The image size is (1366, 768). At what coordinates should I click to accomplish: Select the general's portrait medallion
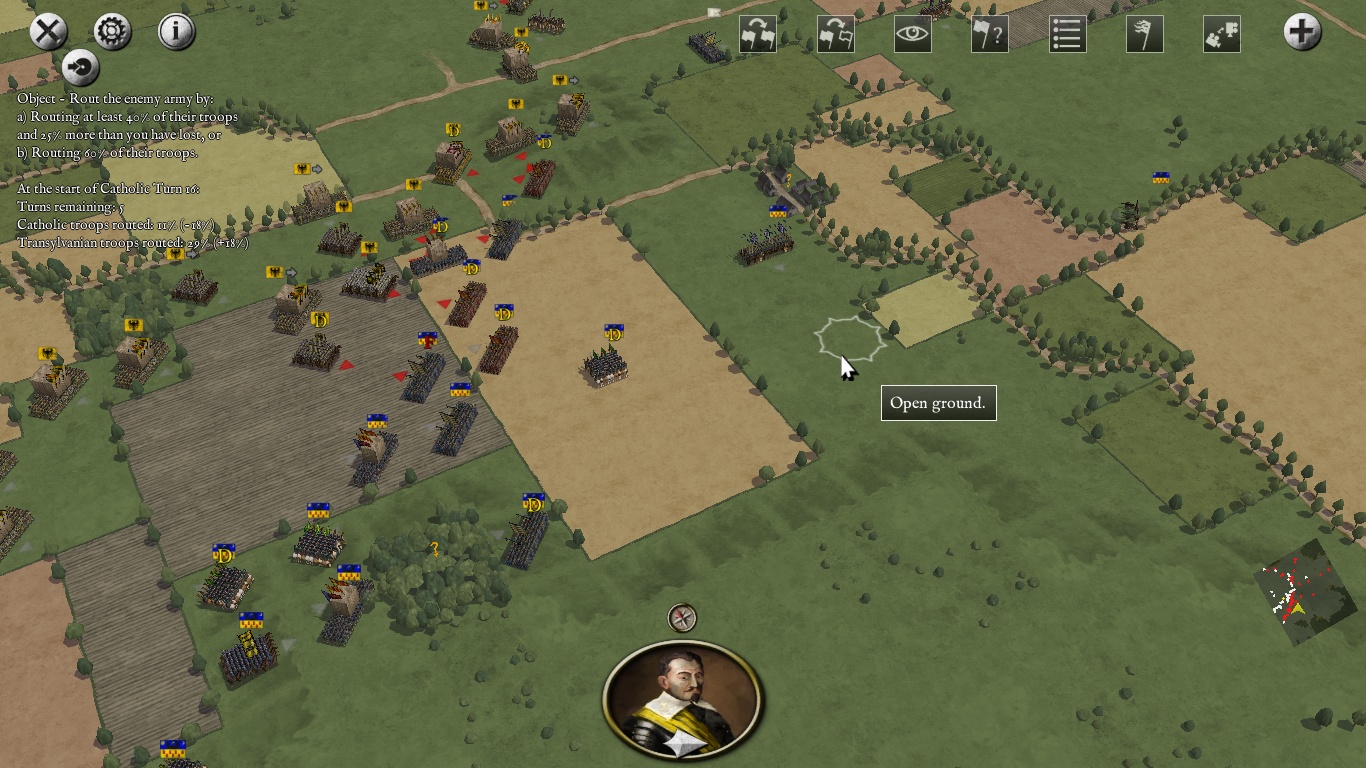tap(683, 699)
